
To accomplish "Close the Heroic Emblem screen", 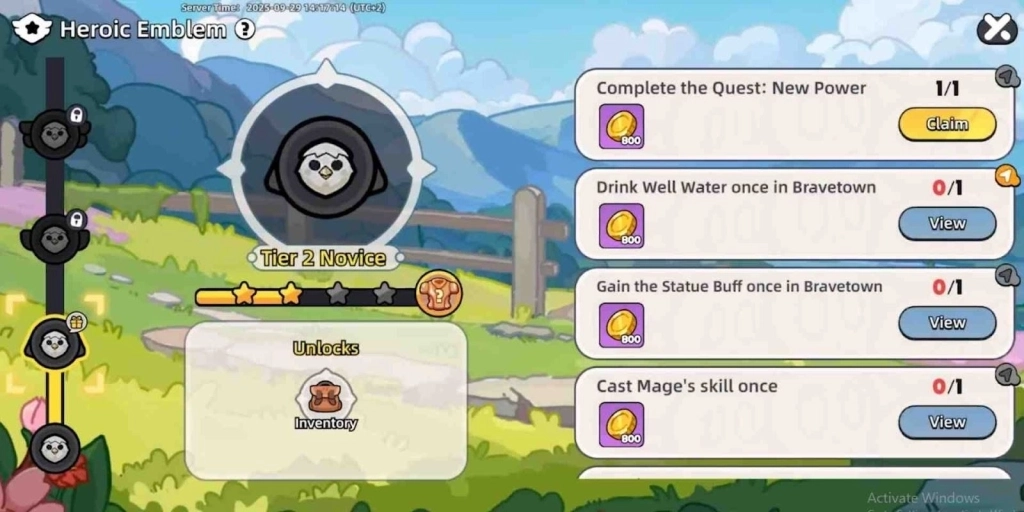I will pos(996,29).
